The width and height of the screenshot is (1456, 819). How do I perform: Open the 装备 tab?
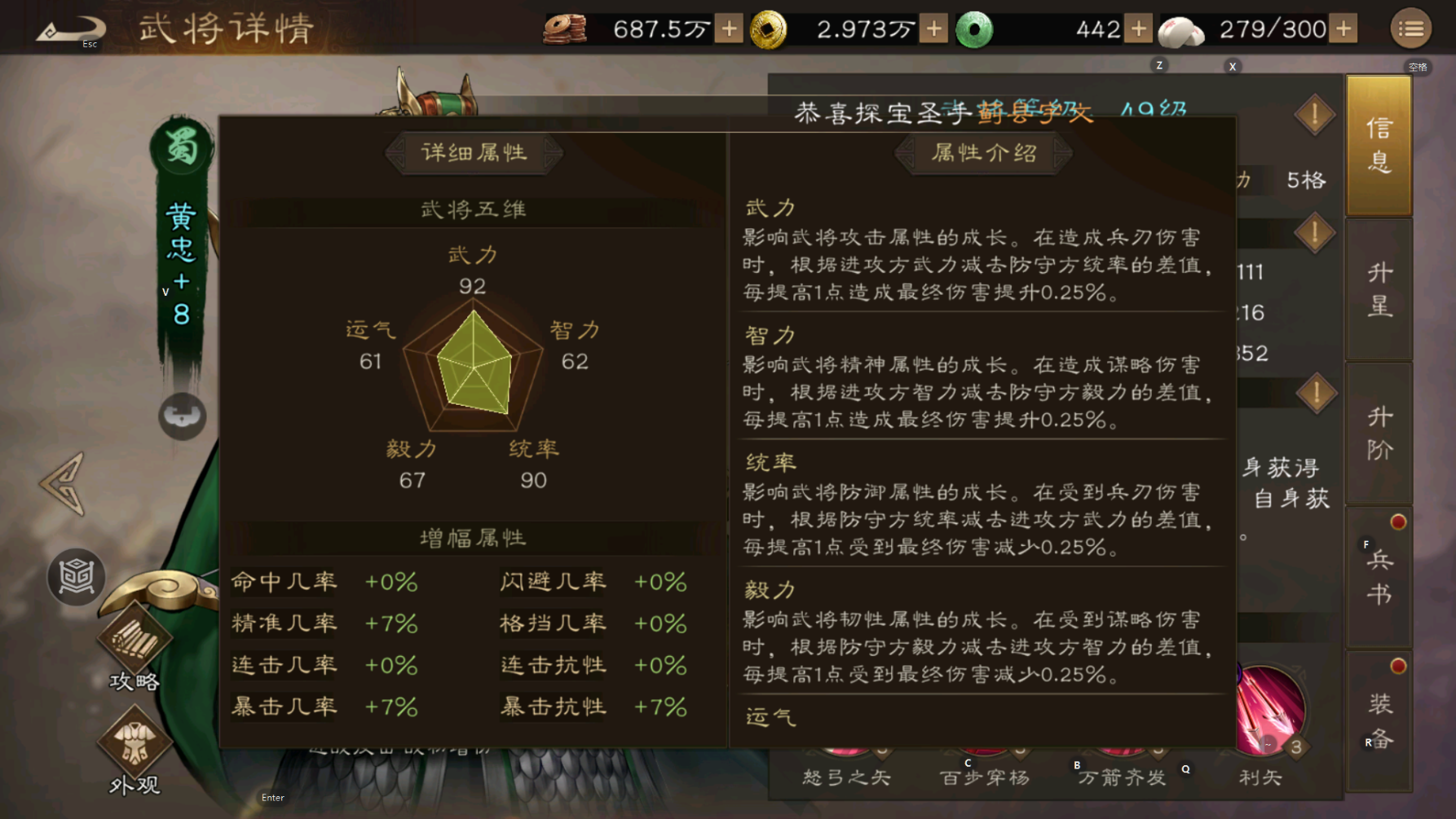1379,721
